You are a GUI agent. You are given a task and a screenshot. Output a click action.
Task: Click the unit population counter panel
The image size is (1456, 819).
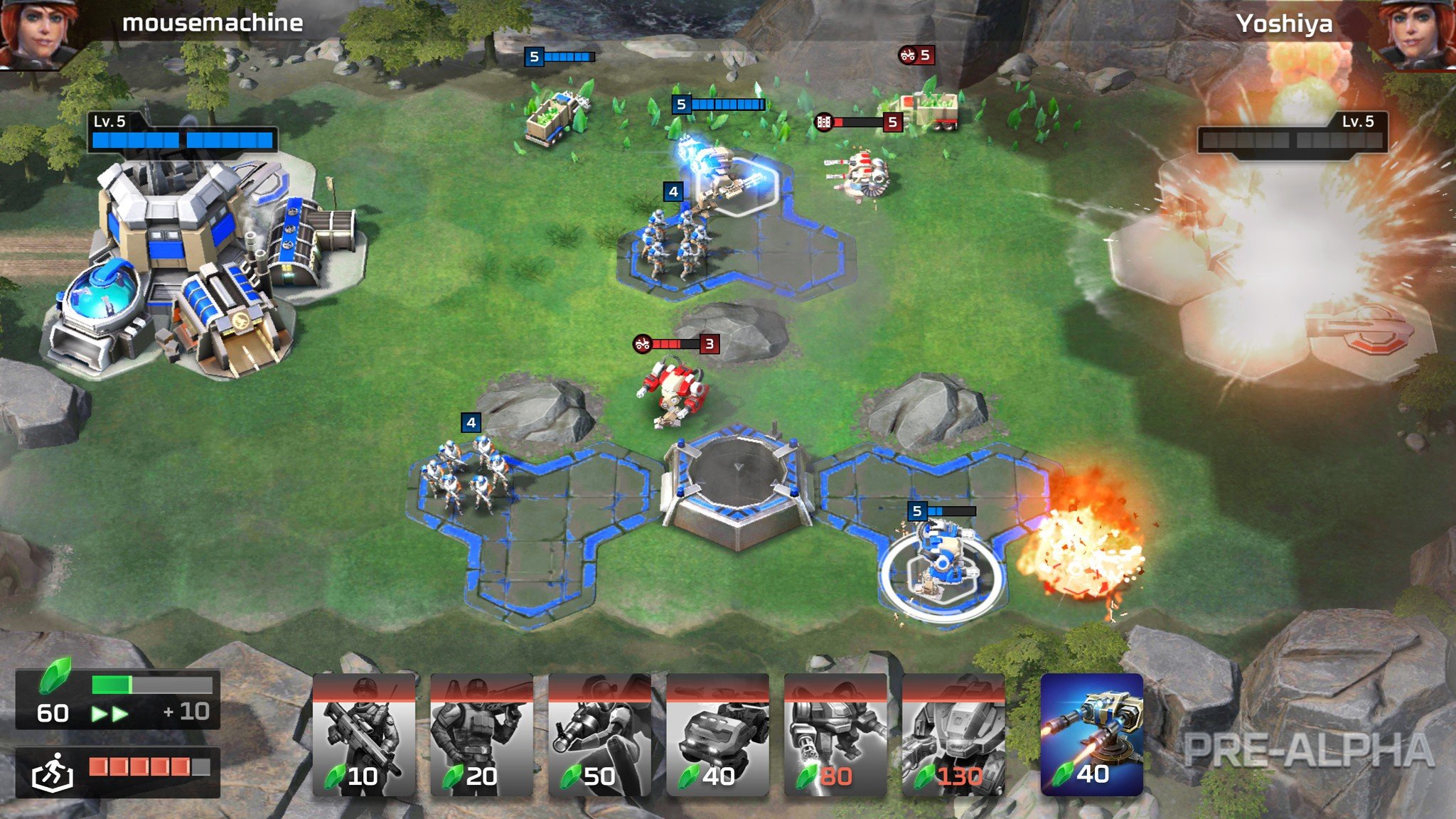[118, 771]
